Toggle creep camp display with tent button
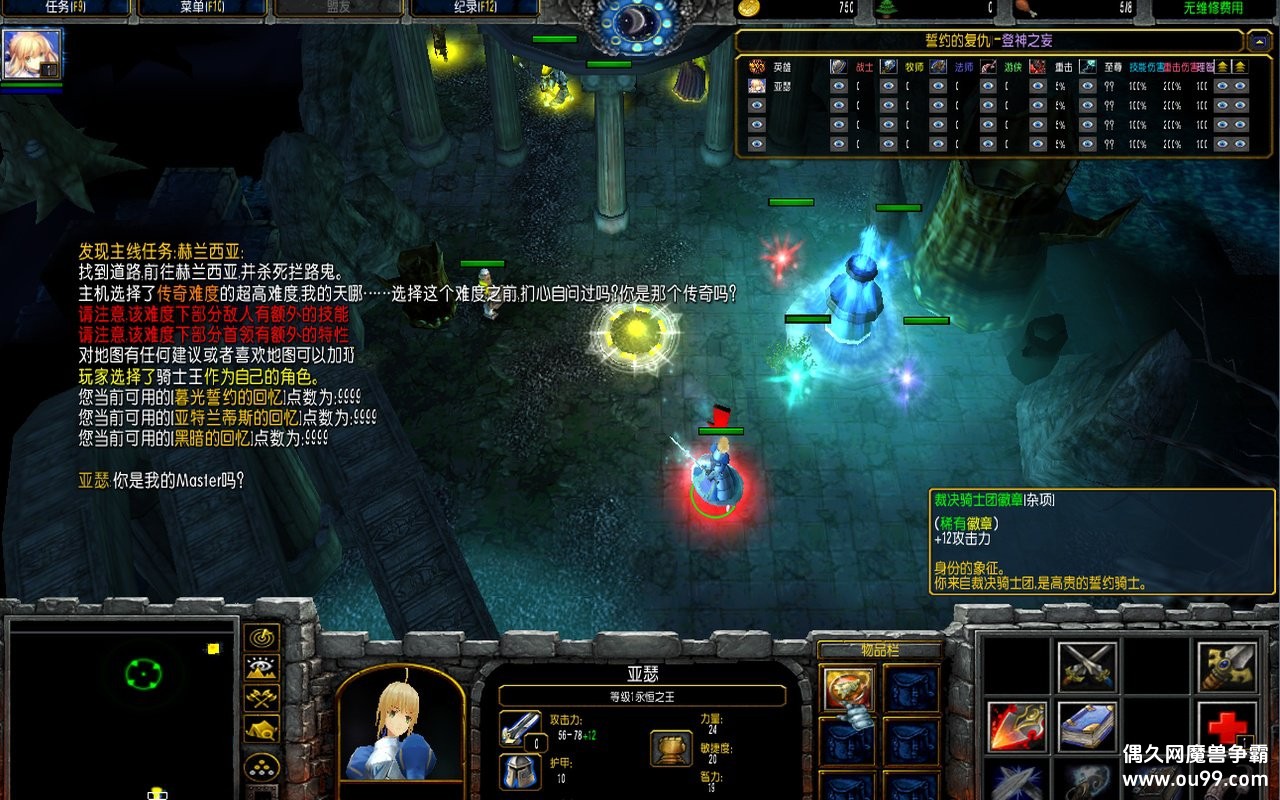 coord(262,730)
